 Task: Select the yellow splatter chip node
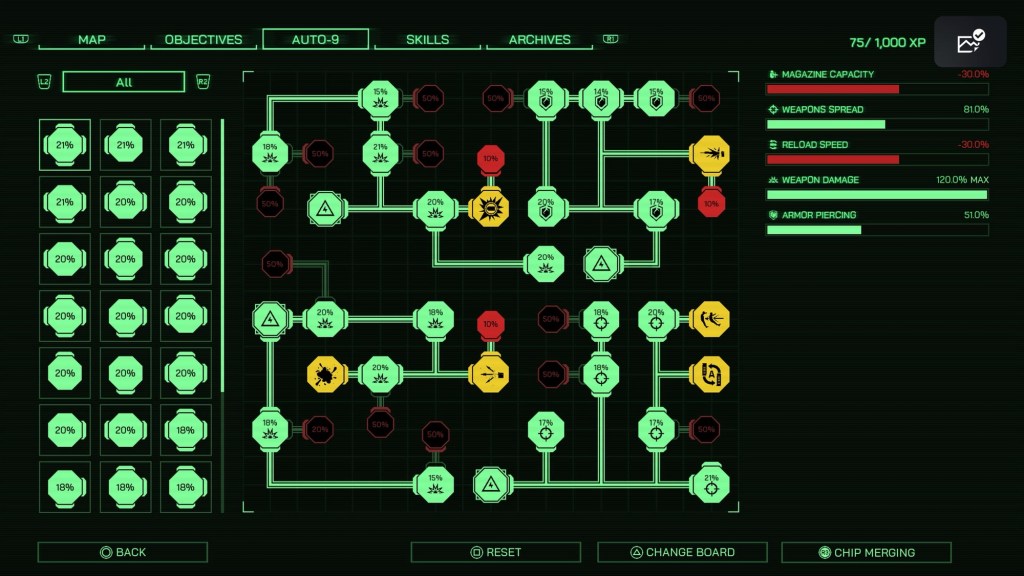[x=326, y=374]
